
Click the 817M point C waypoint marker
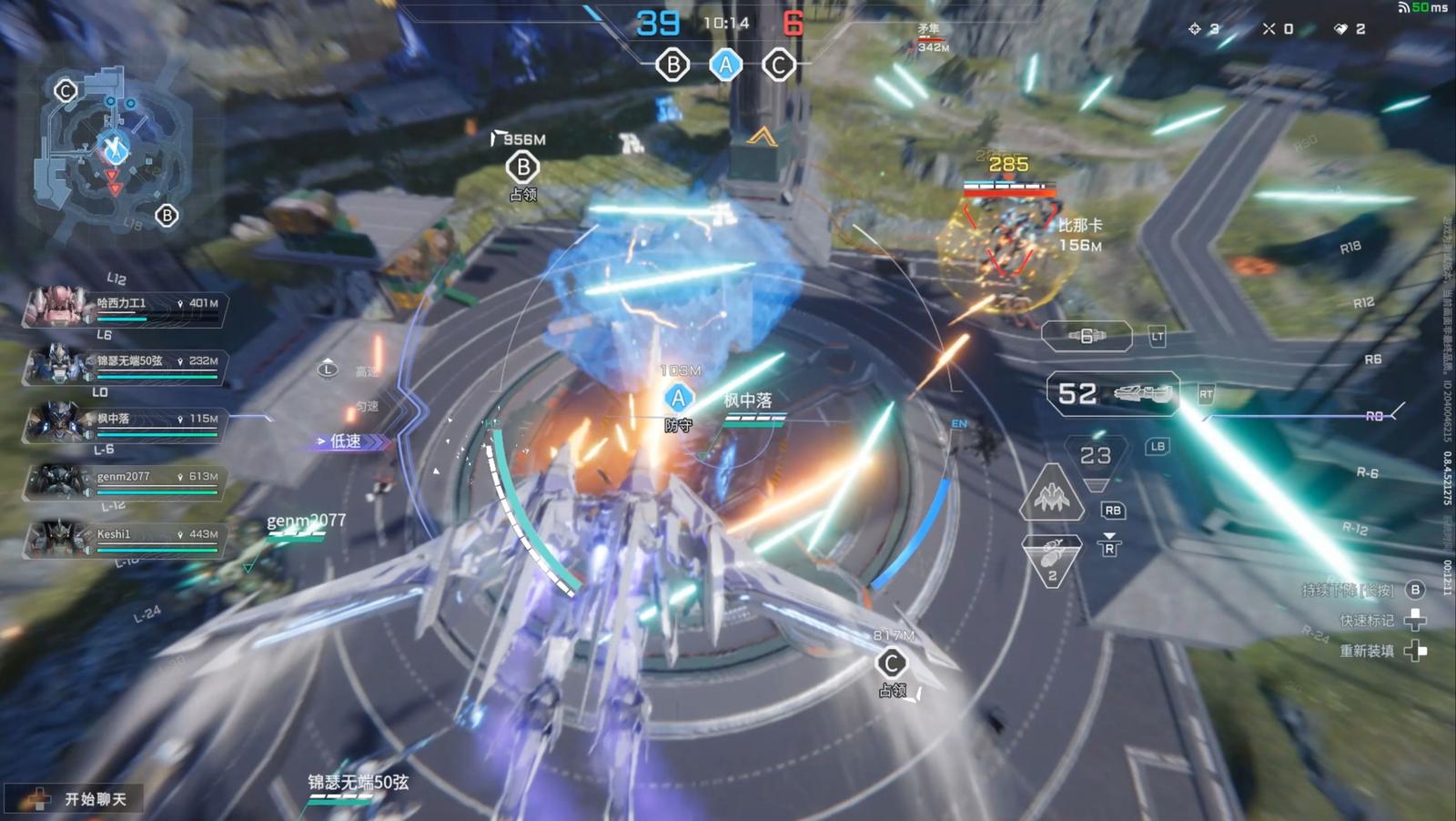click(x=892, y=664)
